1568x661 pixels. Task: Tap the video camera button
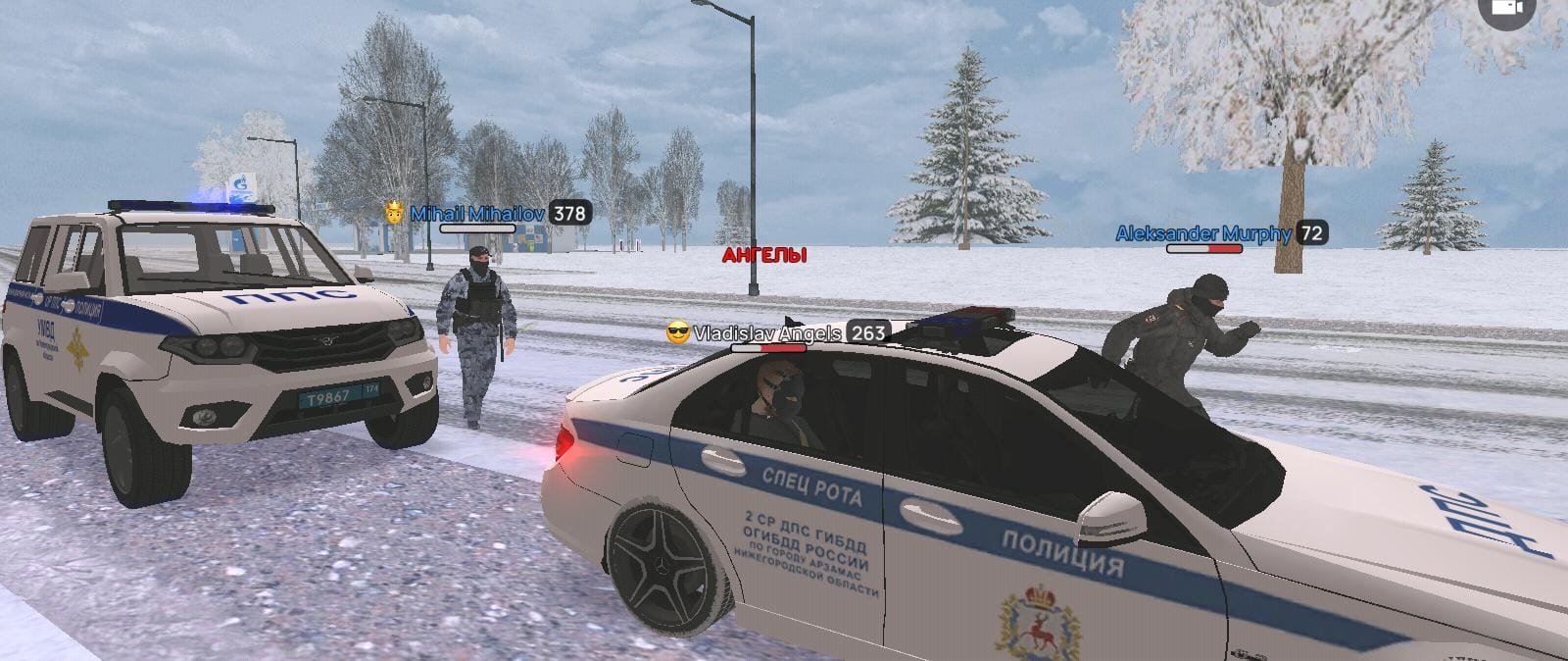1506,8
